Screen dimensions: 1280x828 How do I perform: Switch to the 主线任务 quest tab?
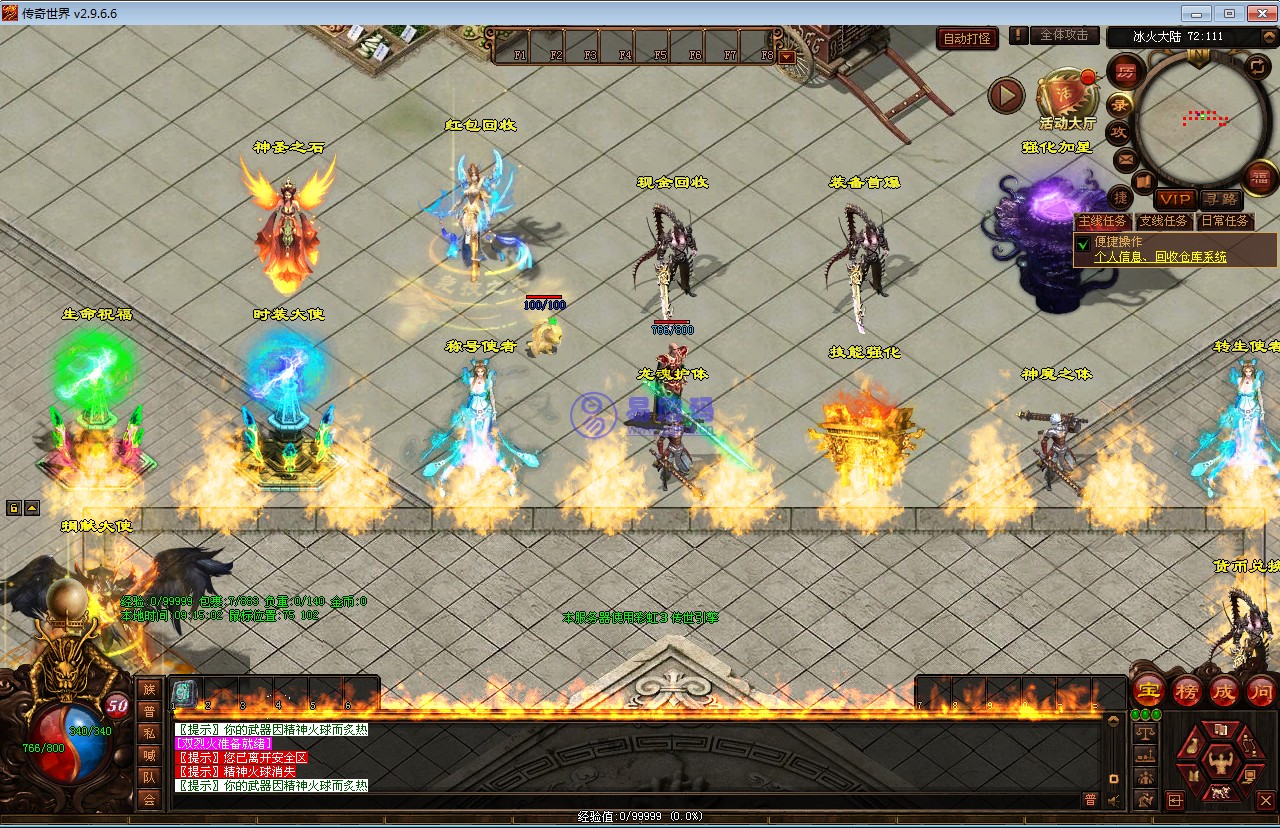pyautogui.click(x=1102, y=221)
